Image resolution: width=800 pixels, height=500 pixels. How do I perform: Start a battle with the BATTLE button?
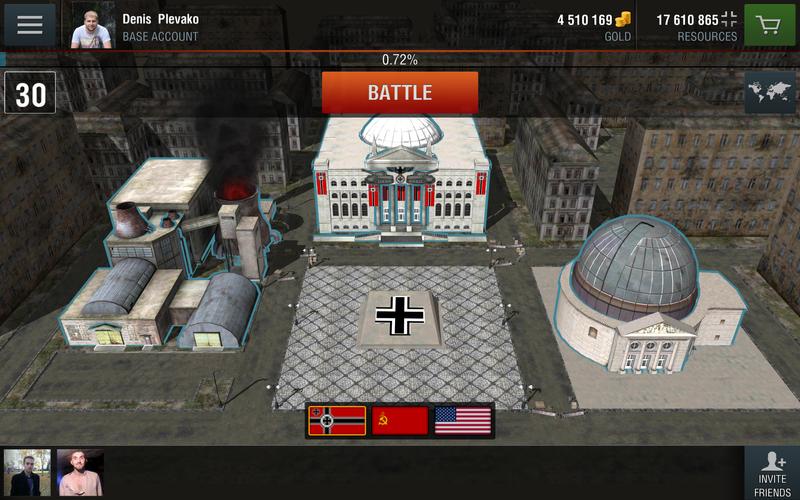pos(400,93)
